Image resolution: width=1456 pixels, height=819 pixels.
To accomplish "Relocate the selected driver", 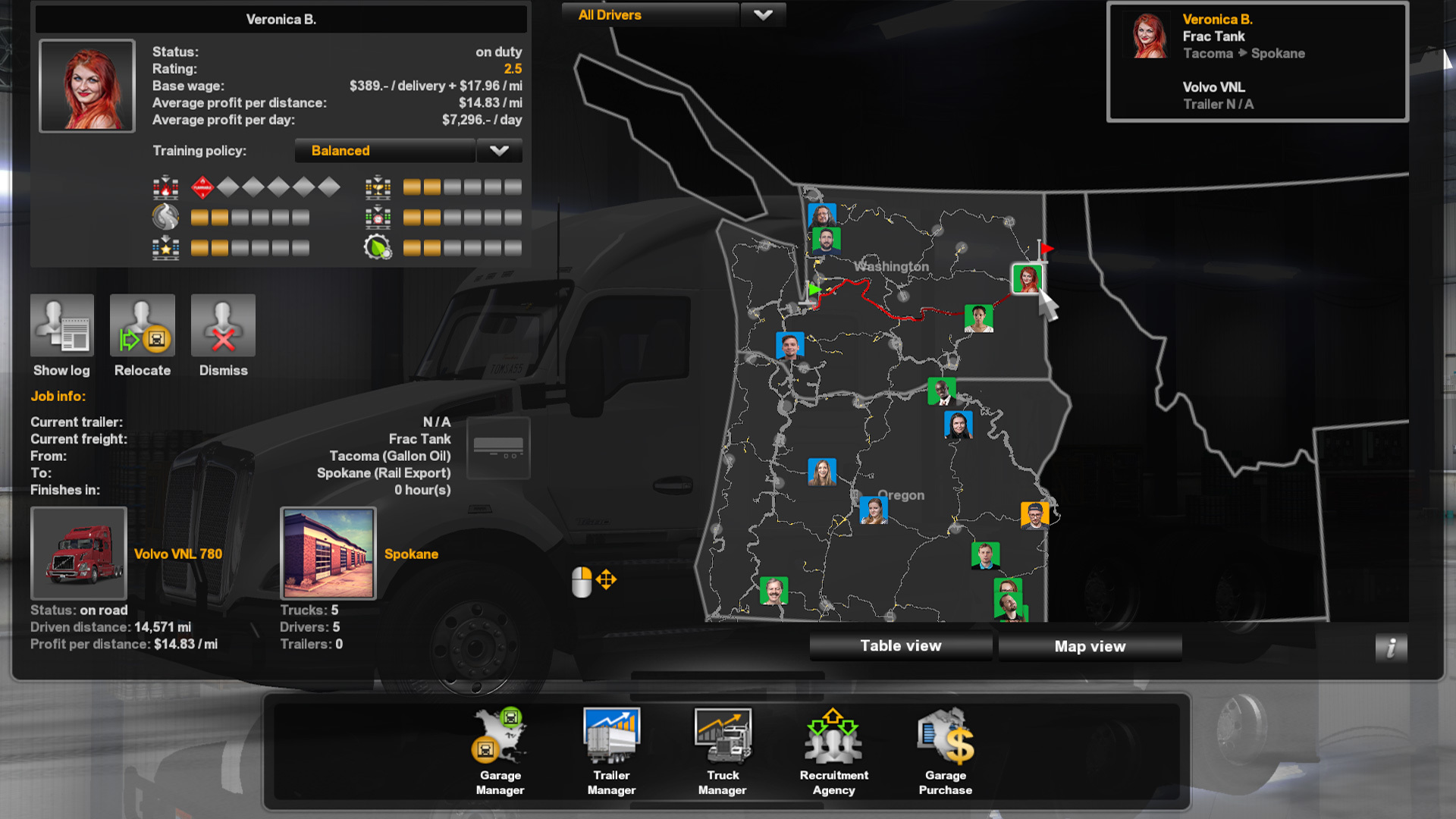I will tap(143, 326).
